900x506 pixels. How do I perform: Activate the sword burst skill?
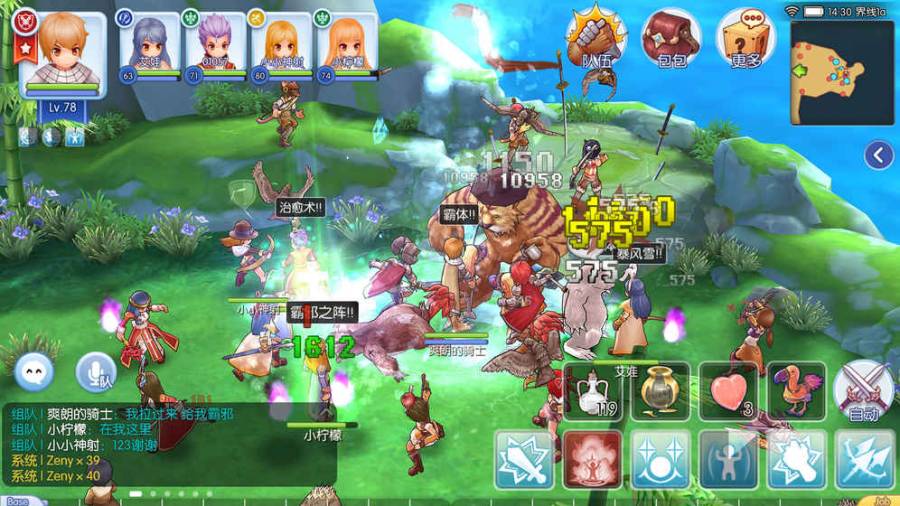524,459
